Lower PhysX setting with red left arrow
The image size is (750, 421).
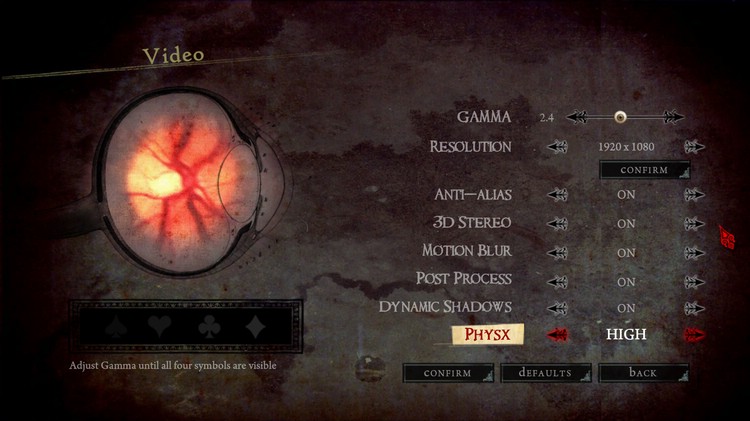pos(557,335)
